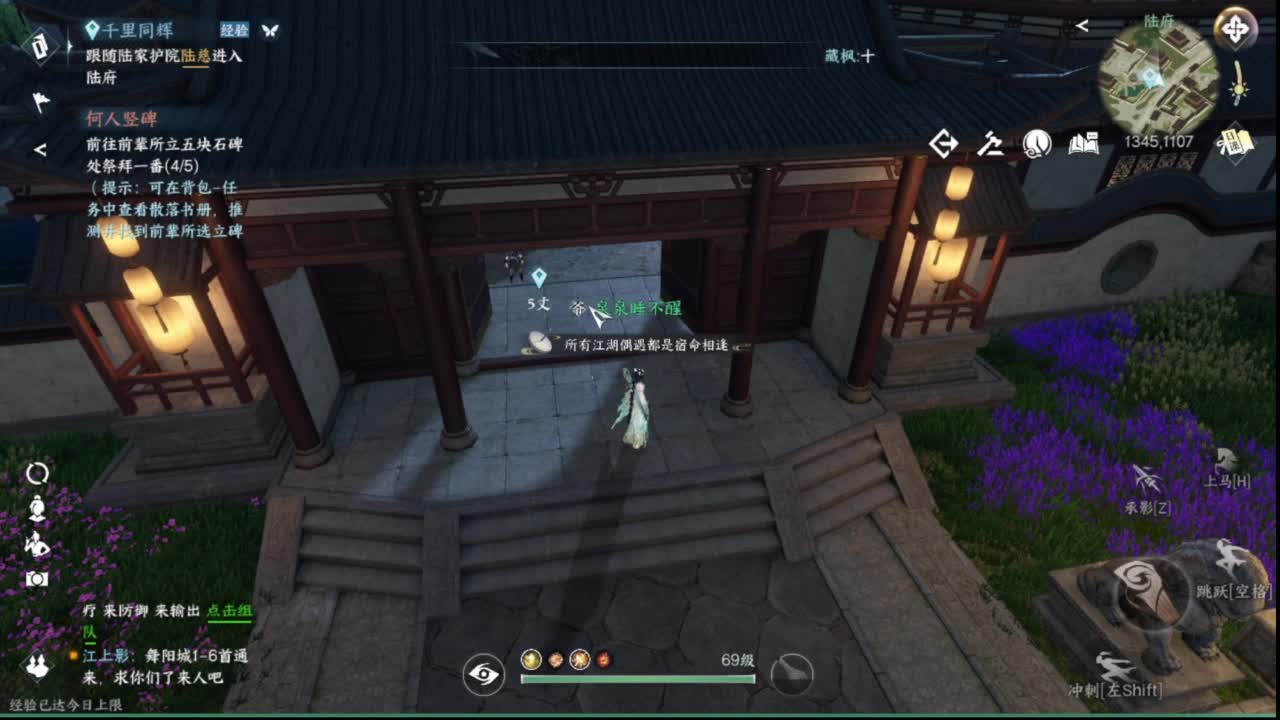Click the hammer icon in the top-right toolbar
The width and height of the screenshot is (1280, 720).
point(991,143)
